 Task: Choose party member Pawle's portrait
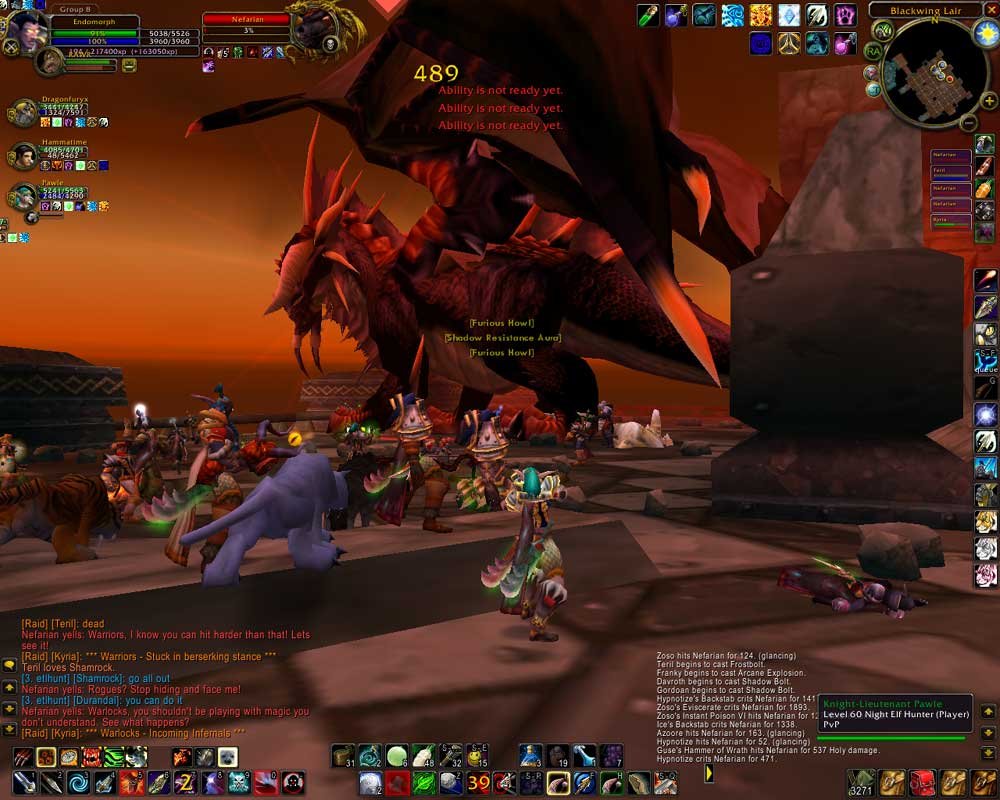click(21, 196)
